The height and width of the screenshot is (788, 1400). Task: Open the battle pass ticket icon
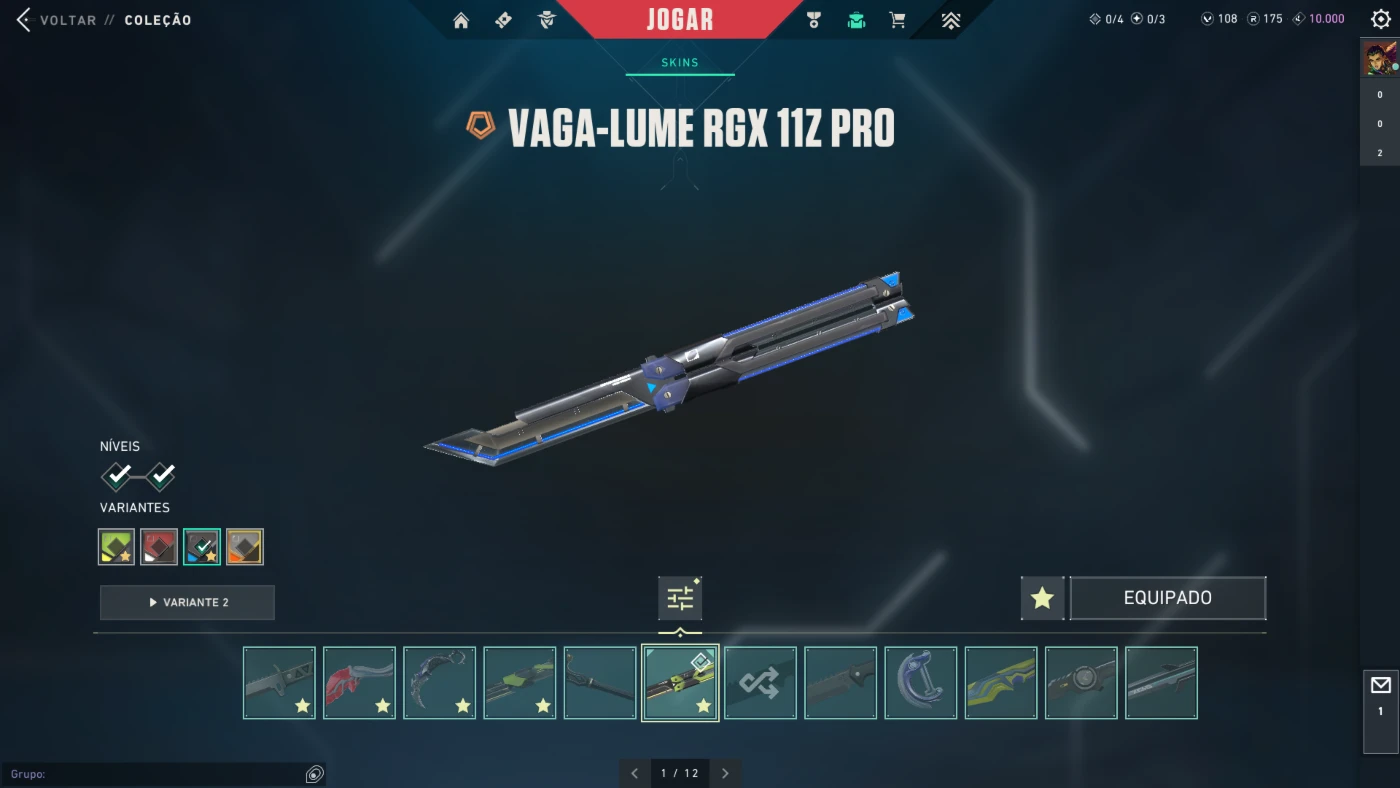(x=503, y=20)
